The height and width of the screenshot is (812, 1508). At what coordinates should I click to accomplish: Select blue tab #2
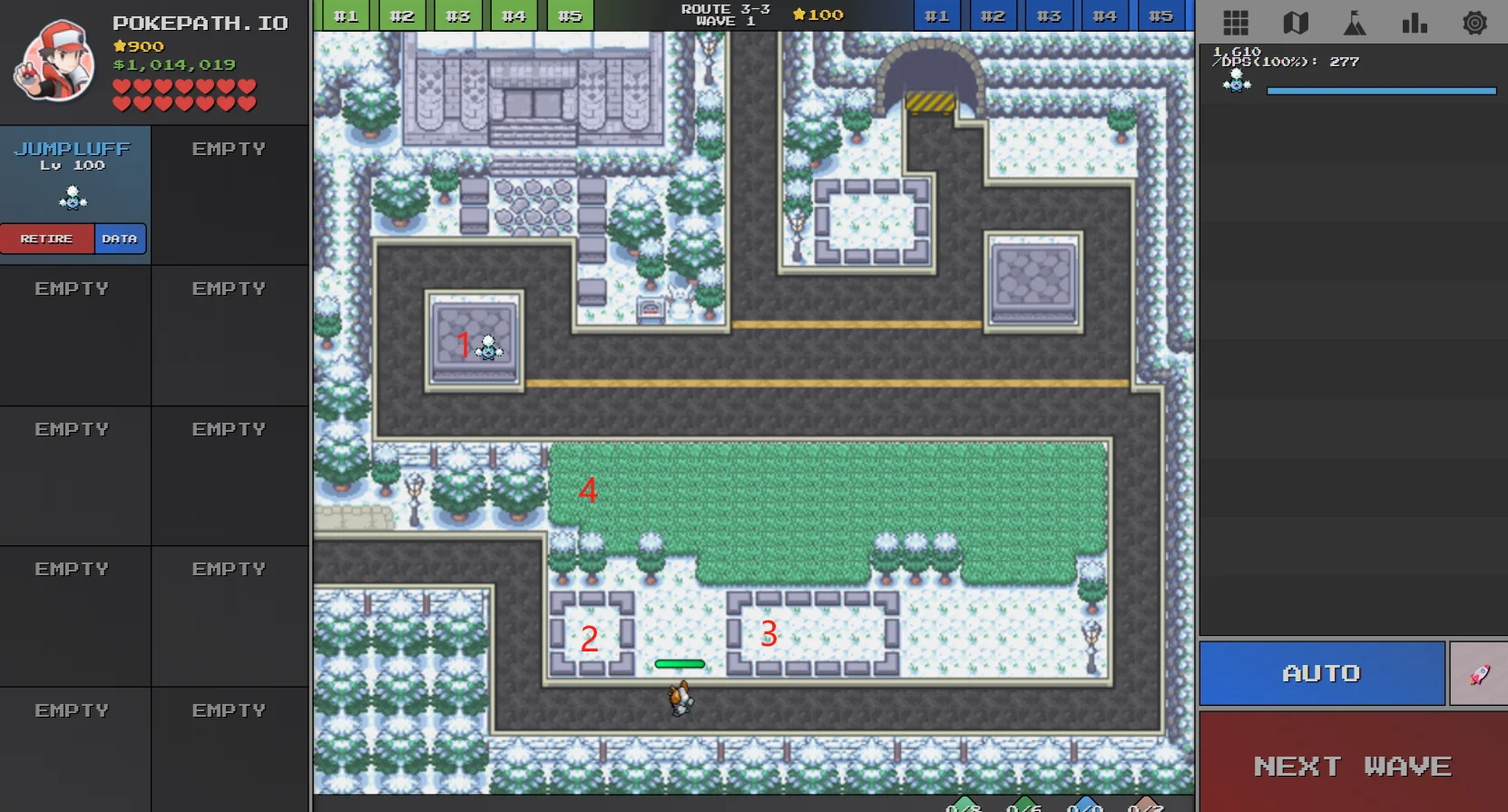[993, 15]
